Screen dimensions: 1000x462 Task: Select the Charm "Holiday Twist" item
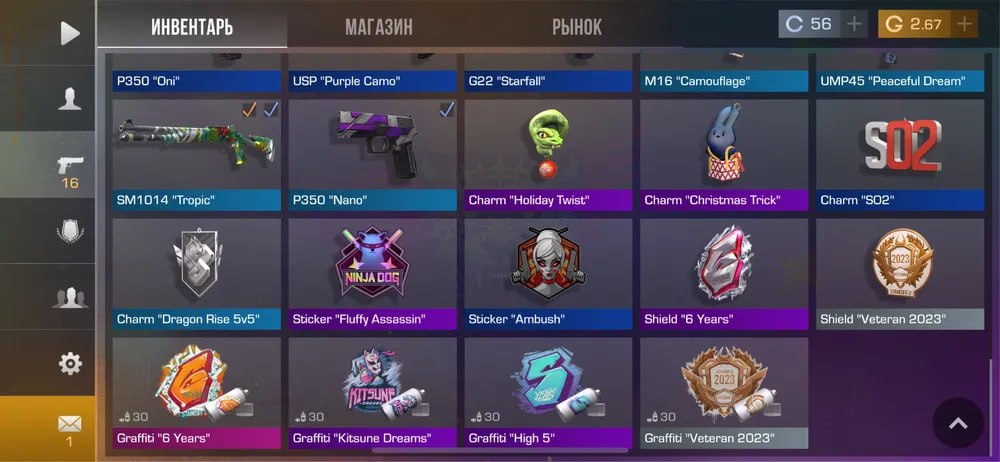point(548,153)
